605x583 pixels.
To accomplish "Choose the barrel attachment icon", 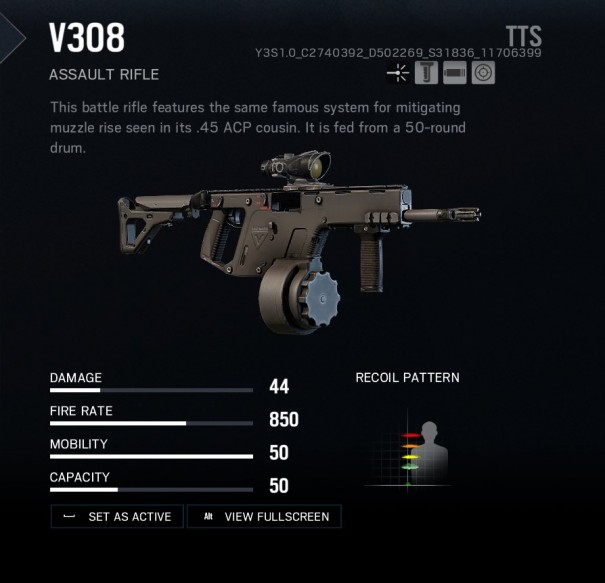I will (455, 73).
